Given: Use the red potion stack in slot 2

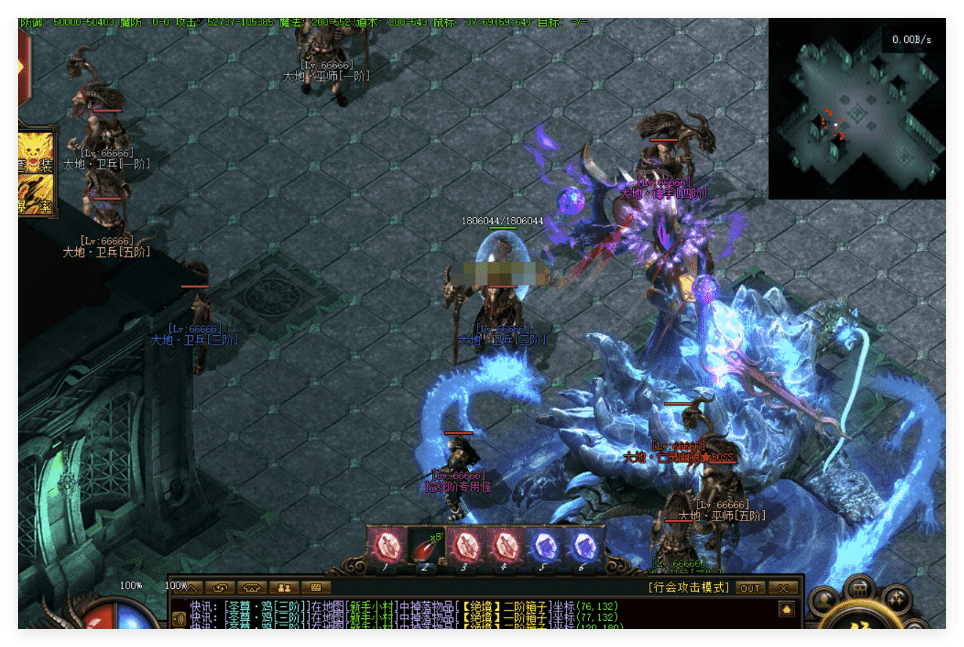Looking at the screenshot, I should click(x=426, y=546).
